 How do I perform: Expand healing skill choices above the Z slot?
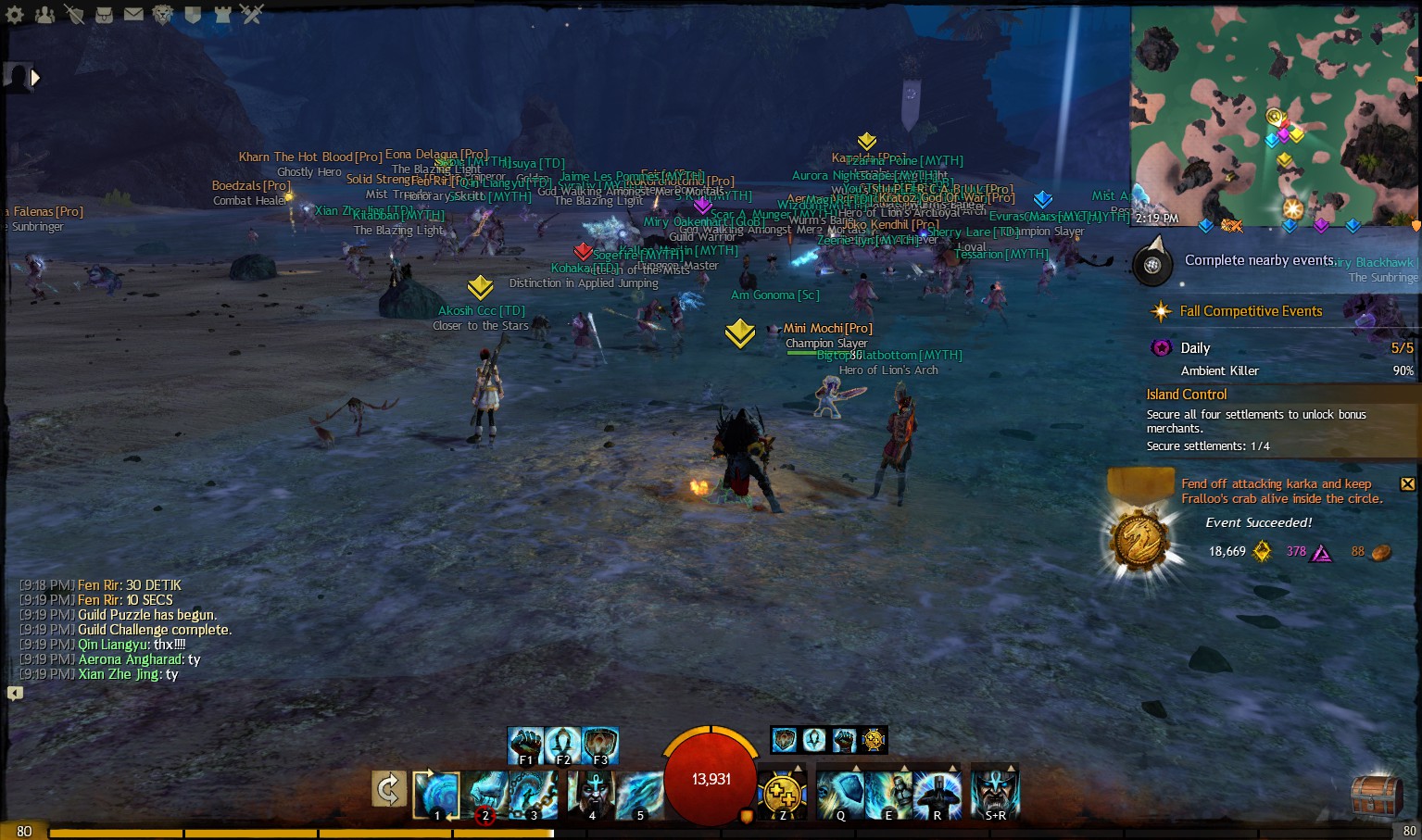[x=799, y=768]
